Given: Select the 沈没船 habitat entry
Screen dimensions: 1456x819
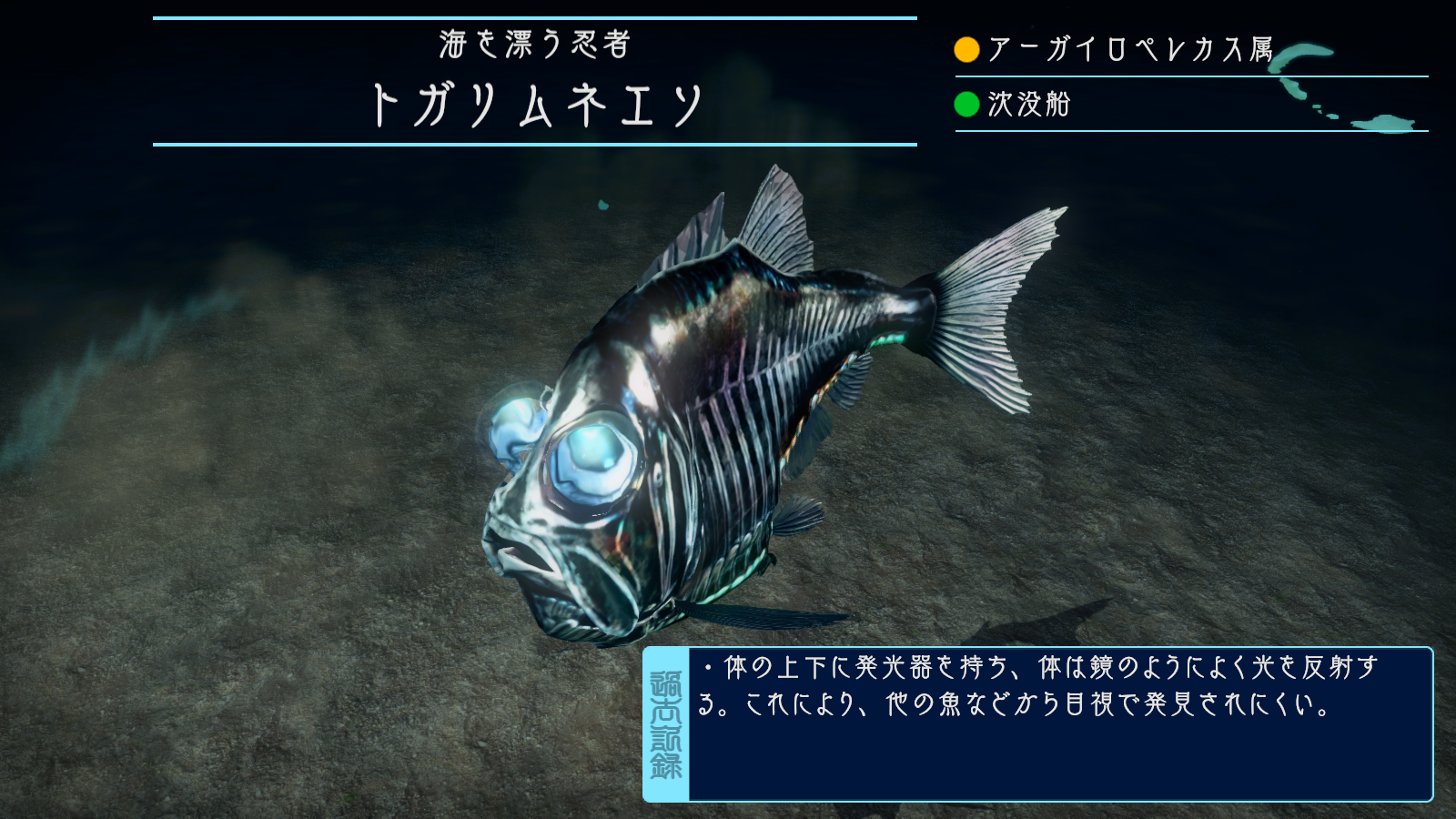Looking at the screenshot, I should click(x=1028, y=105).
